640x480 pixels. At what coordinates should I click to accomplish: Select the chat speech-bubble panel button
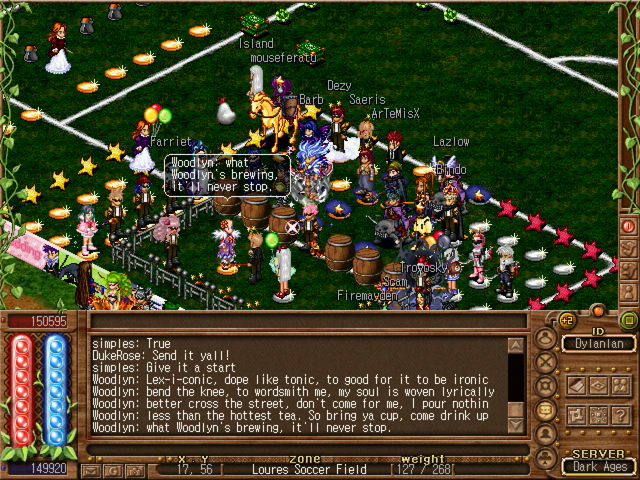[545, 411]
